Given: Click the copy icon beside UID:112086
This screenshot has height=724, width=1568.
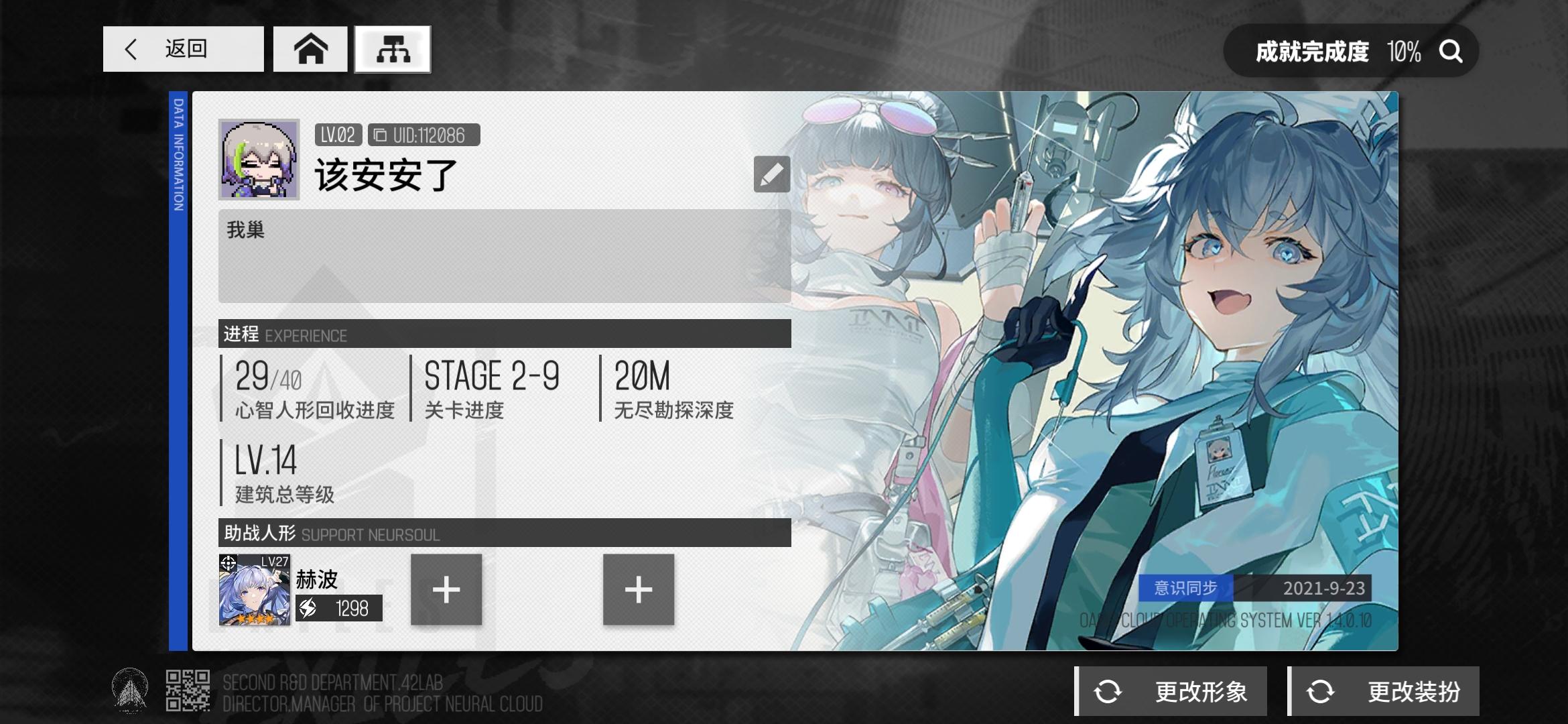Looking at the screenshot, I should point(379,134).
